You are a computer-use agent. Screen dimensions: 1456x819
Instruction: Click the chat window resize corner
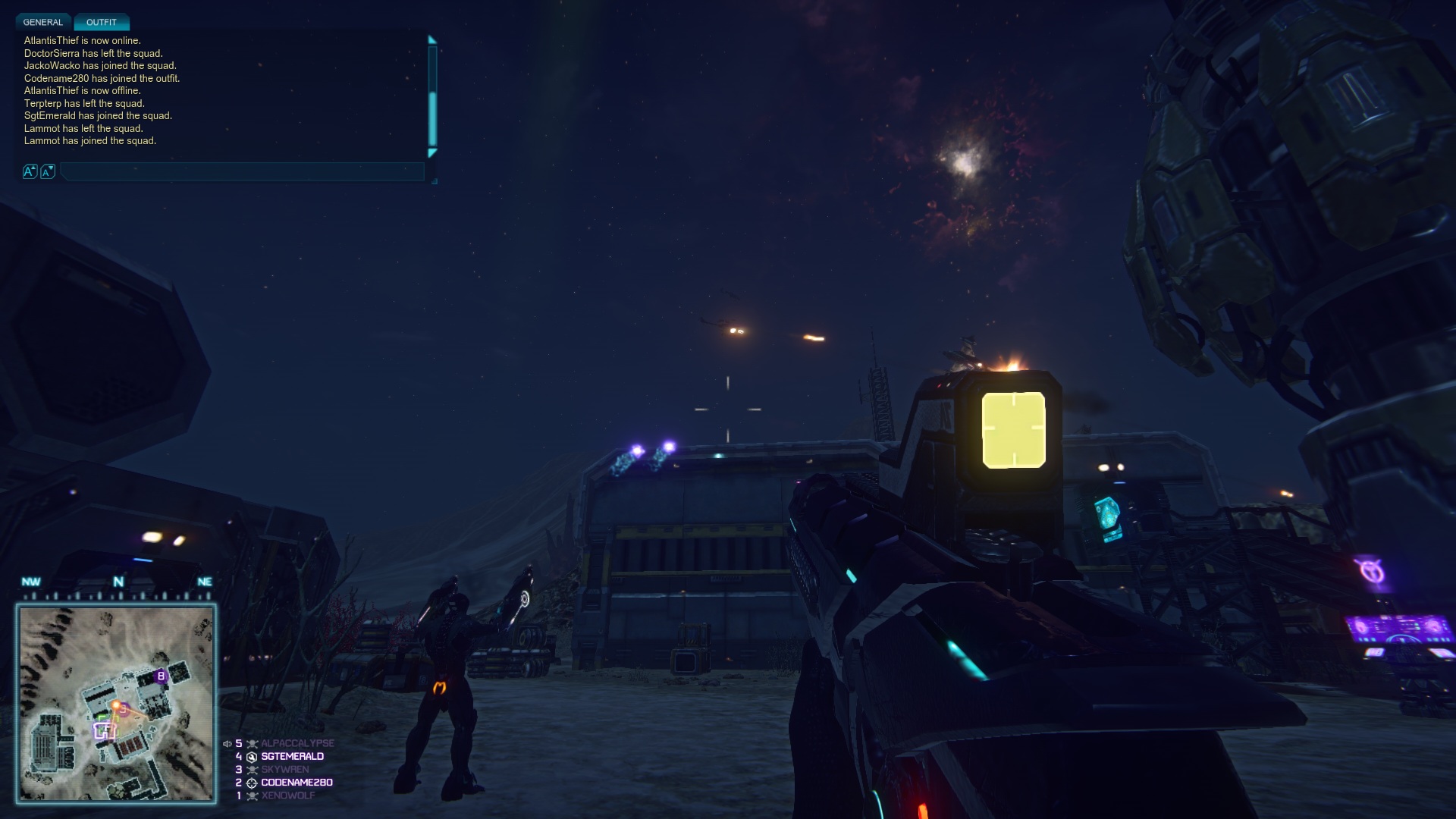point(435,181)
